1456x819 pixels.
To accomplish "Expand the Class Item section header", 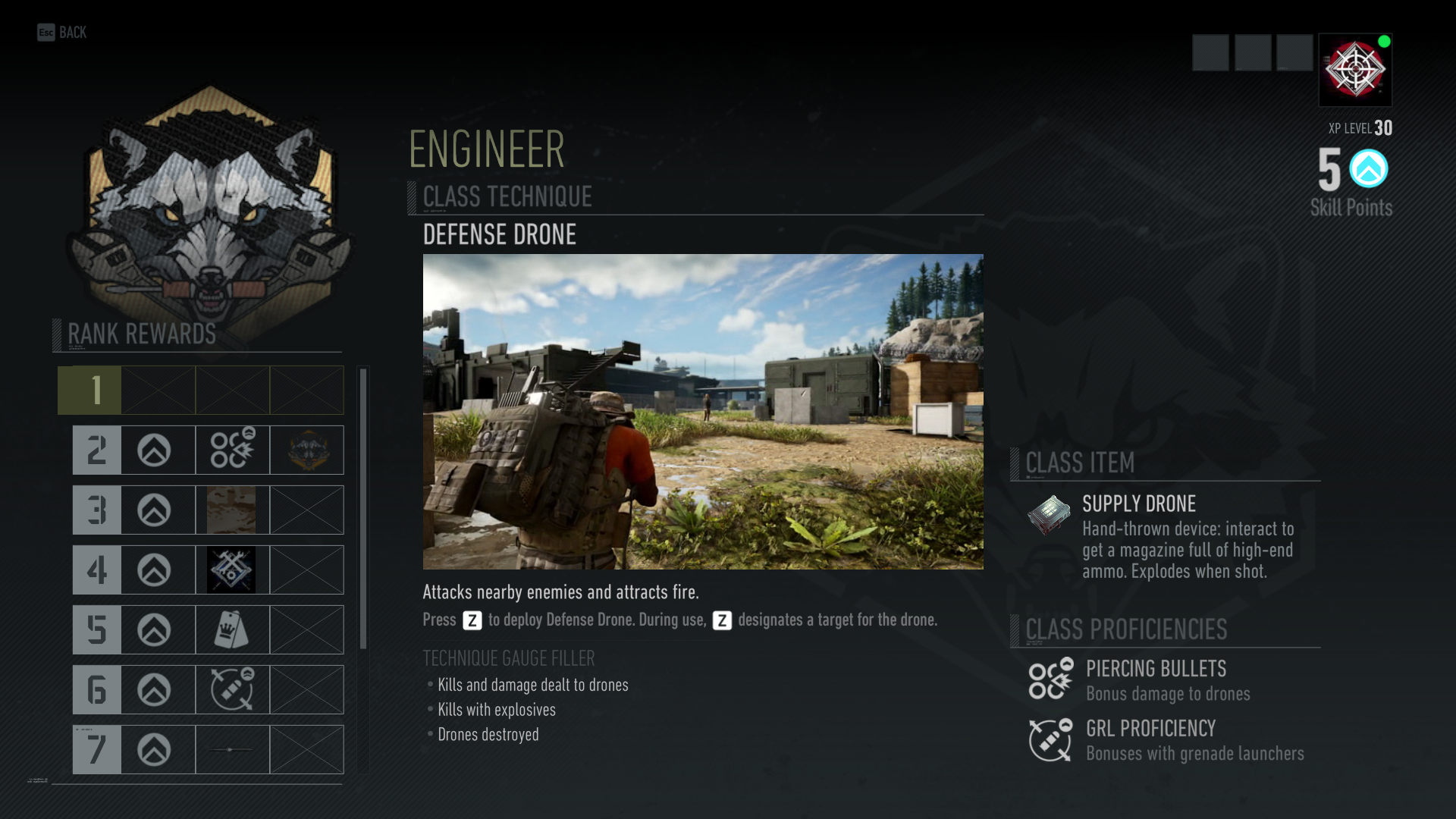I will tap(1078, 463).
